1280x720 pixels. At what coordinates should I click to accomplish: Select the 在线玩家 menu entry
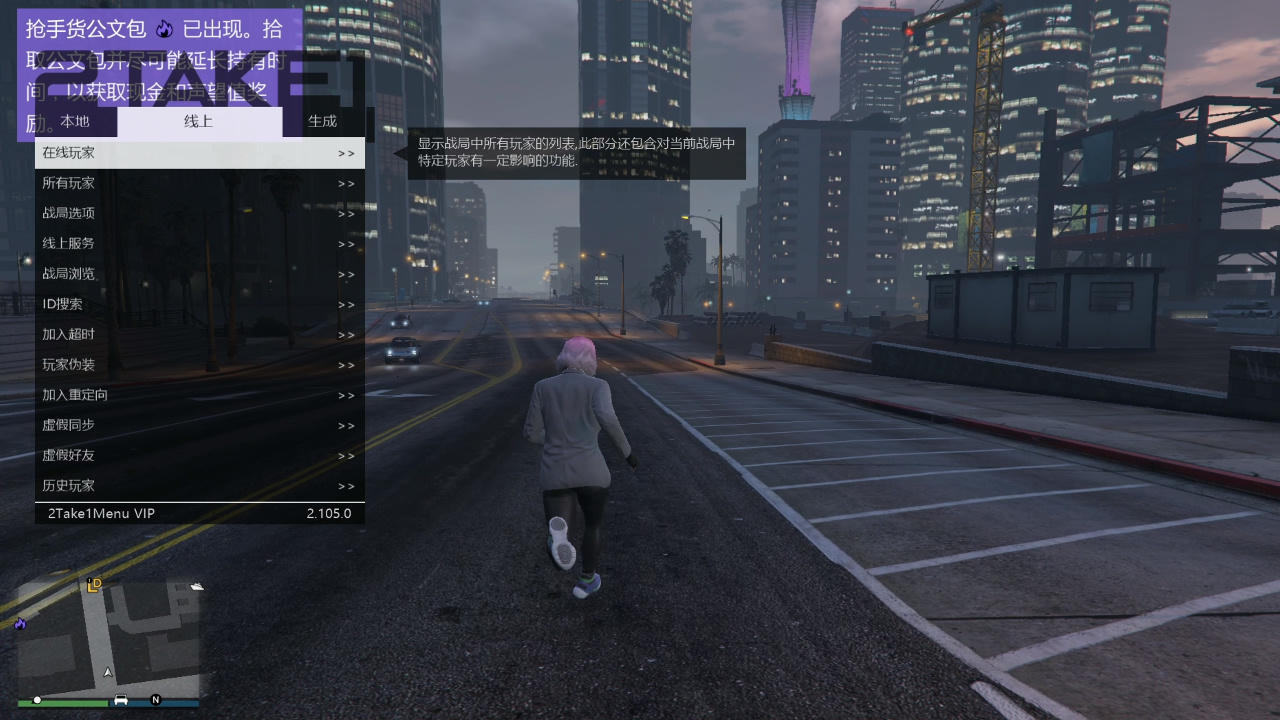[66, 152]
